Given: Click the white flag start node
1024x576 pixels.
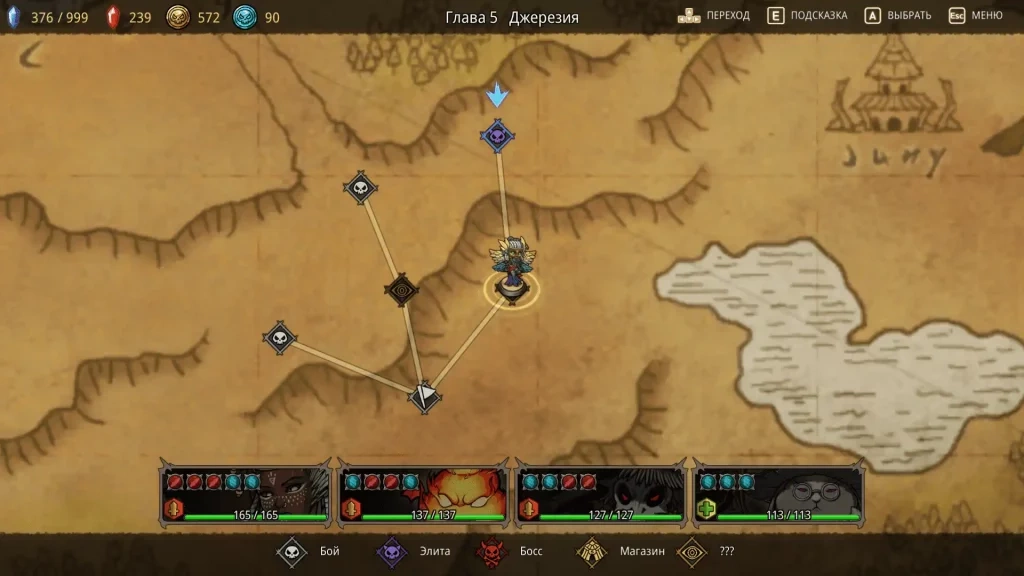Looking at the screenshot, I should (x=425, y=395).
